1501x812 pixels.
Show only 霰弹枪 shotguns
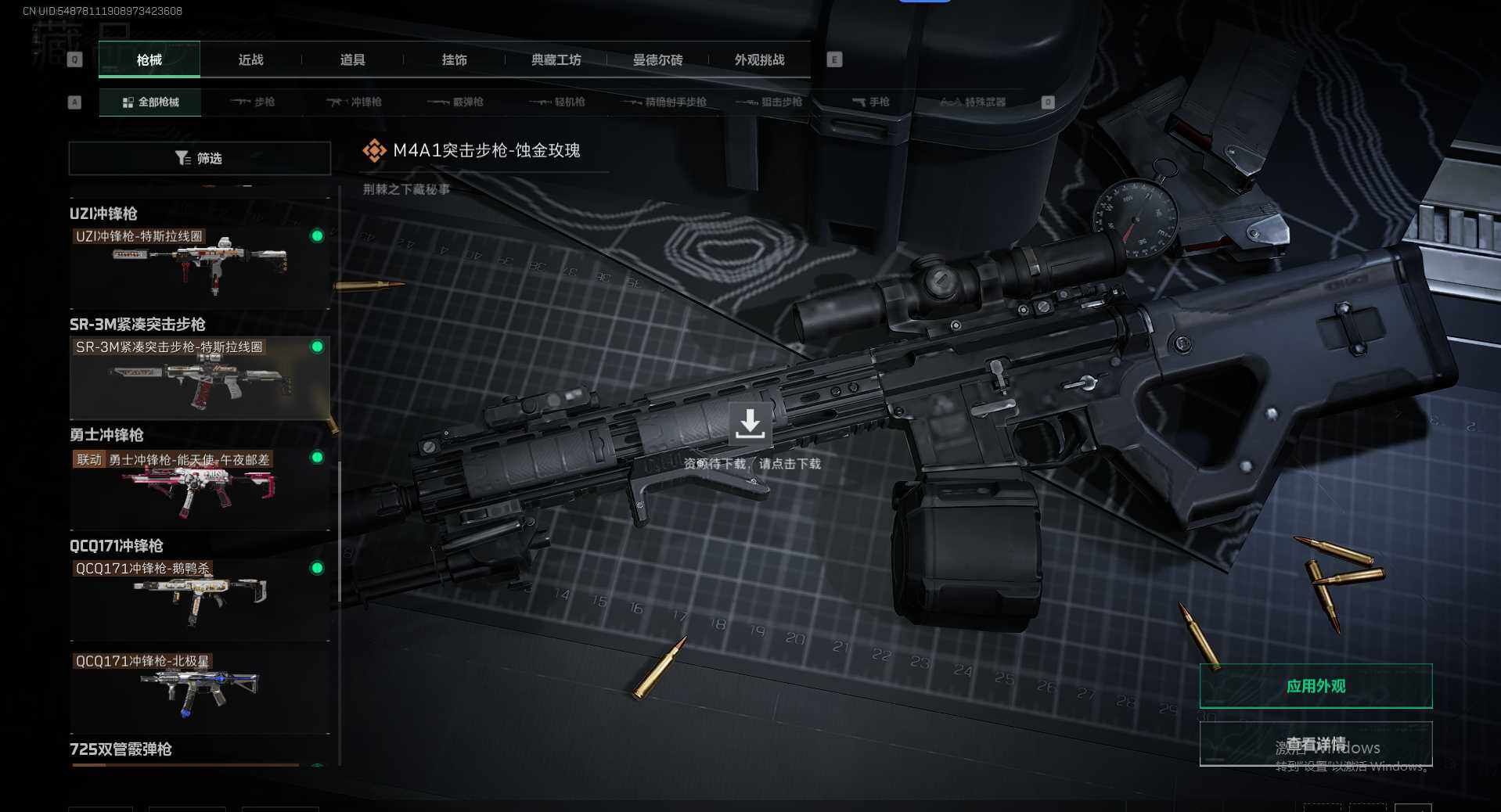[x=456, y=102]
